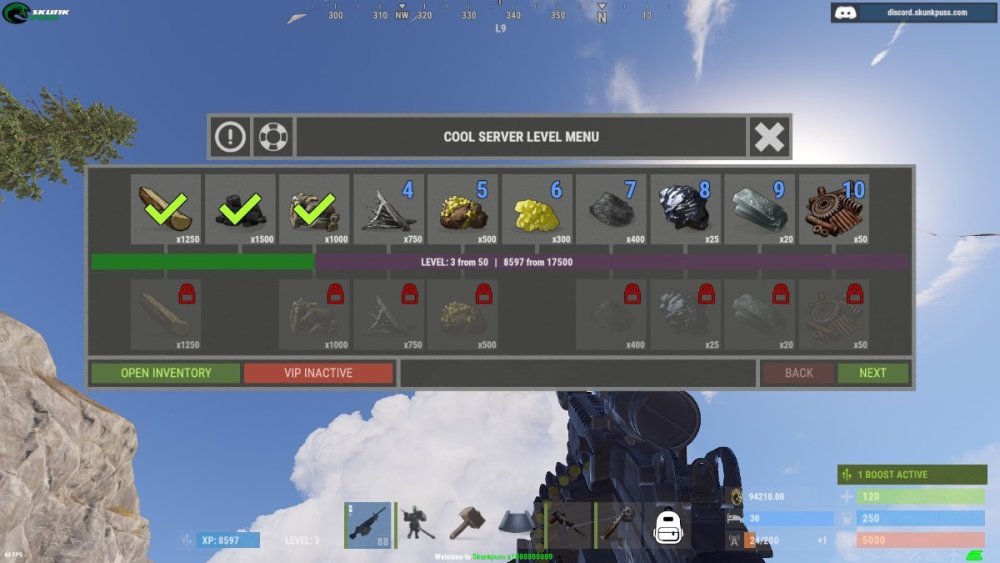Screen dimensions: 1000x563
Task: Open inventory from the level menu
Action: coord(166,373)
